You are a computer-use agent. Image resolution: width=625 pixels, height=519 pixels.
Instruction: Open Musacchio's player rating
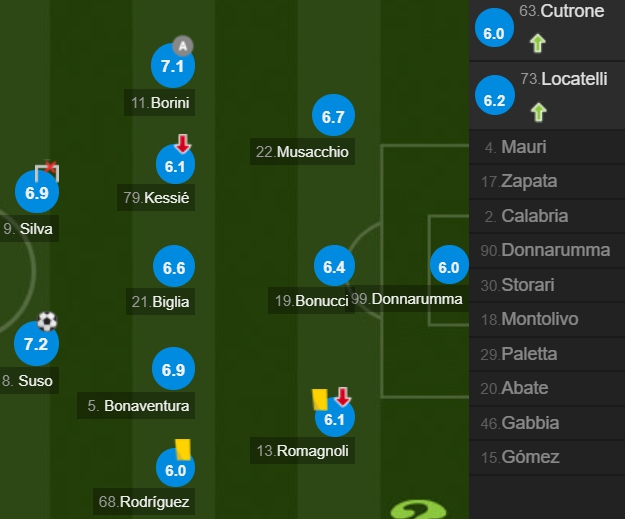tap(333, 117)
